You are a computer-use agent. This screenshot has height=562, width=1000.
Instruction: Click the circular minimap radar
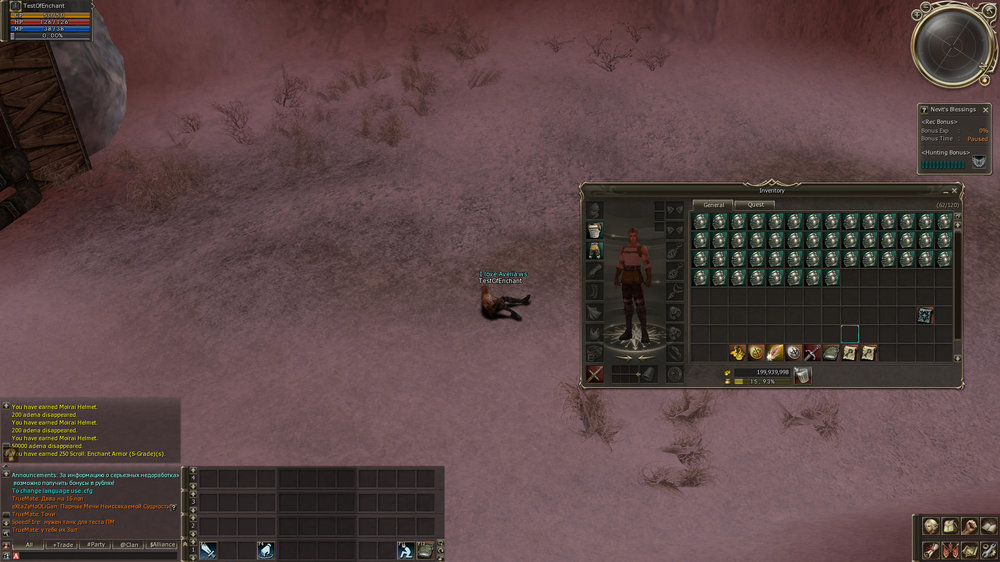click(952, 44)
